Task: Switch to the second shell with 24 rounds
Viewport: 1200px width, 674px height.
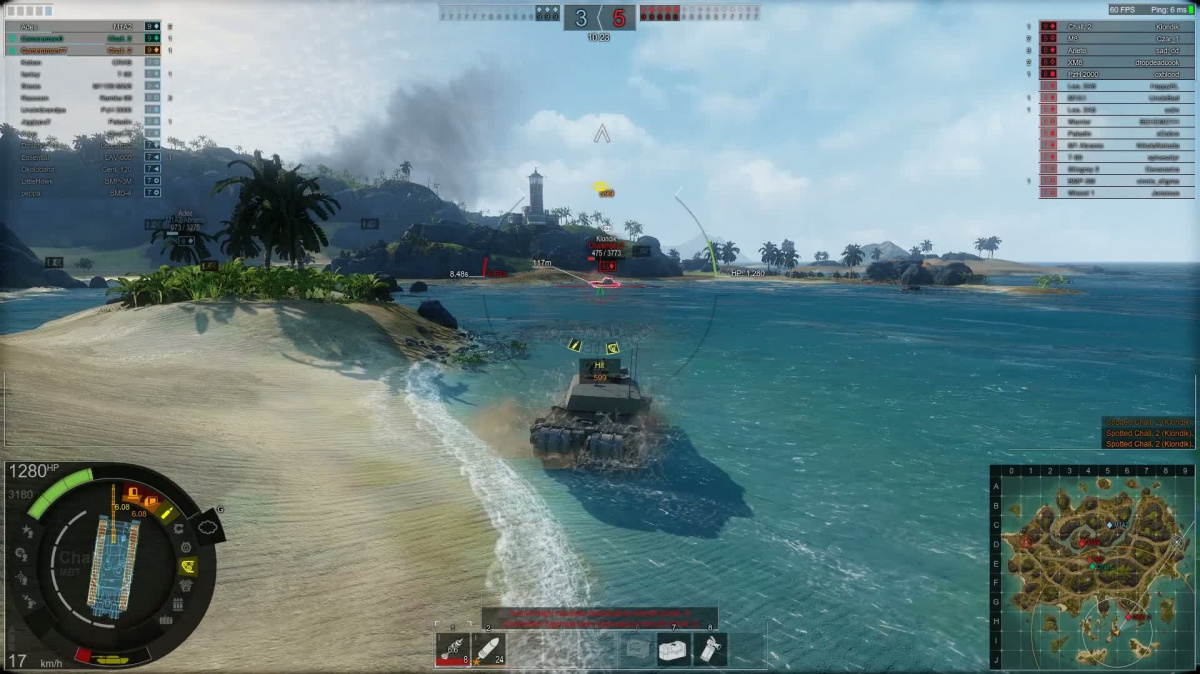Action: 488,650
